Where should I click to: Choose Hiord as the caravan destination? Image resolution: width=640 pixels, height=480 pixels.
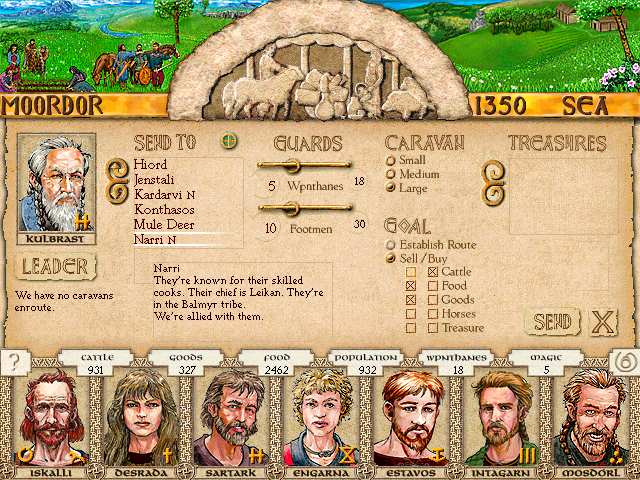pyautogui.click(x=150, y=164)
